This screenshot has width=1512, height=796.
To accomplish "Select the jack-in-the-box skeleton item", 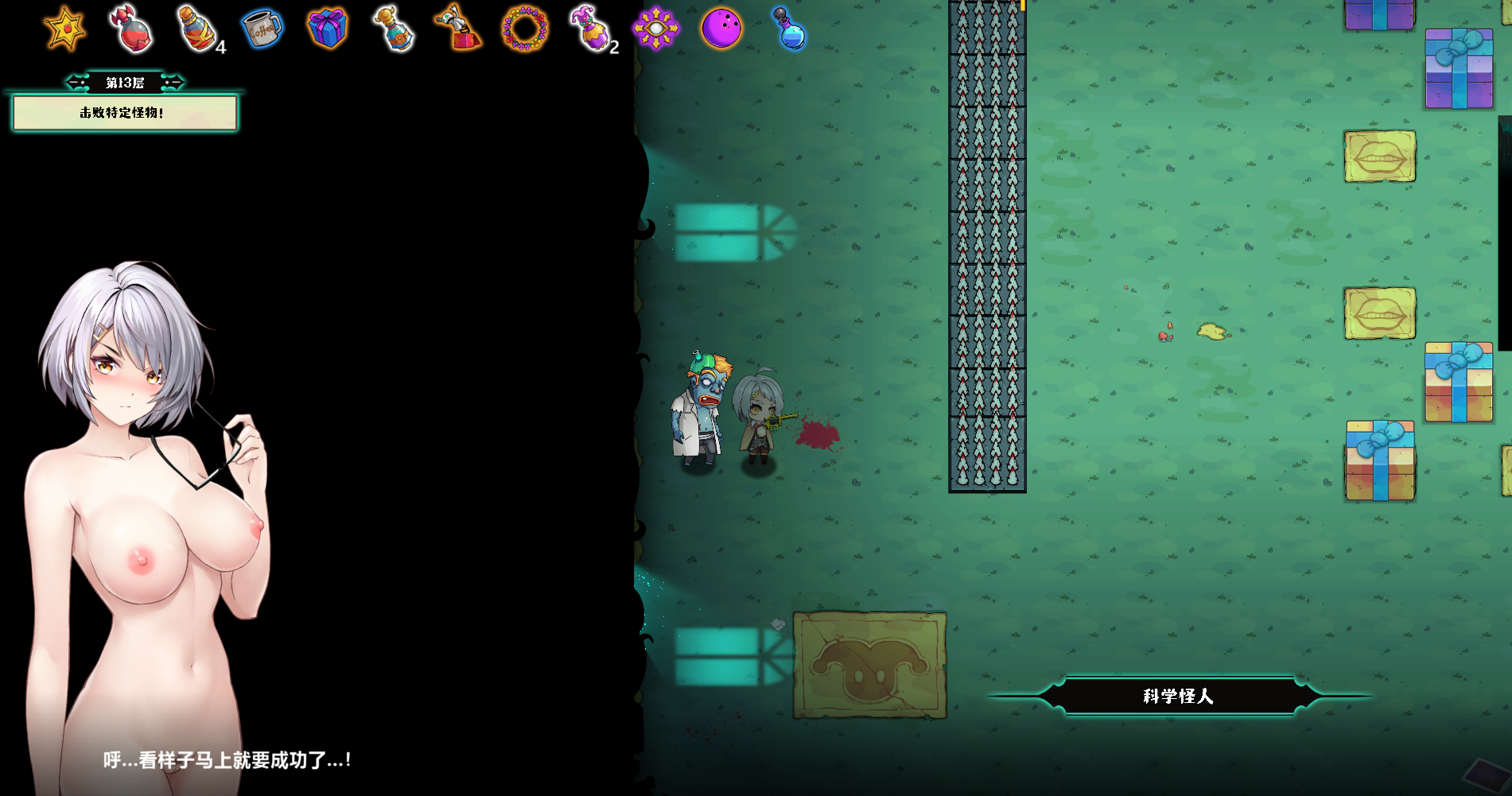I will 459,28.
